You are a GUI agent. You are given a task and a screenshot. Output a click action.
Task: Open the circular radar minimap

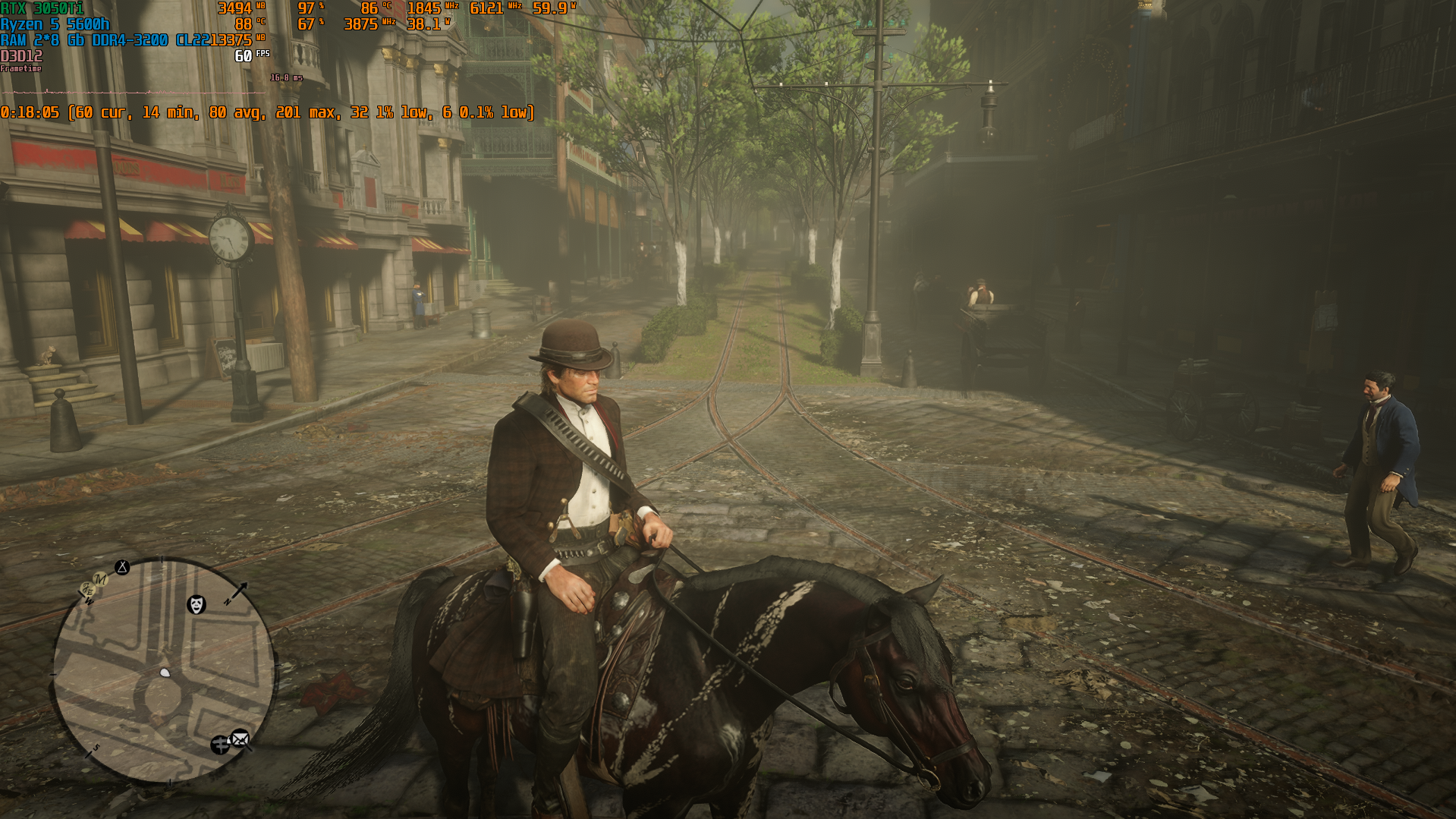[x=164, y=672]
